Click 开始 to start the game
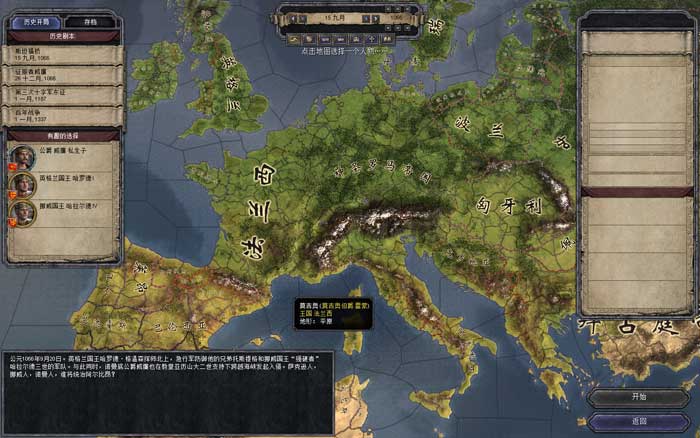This screenshot has width=700, height=438. coord(639,396)
